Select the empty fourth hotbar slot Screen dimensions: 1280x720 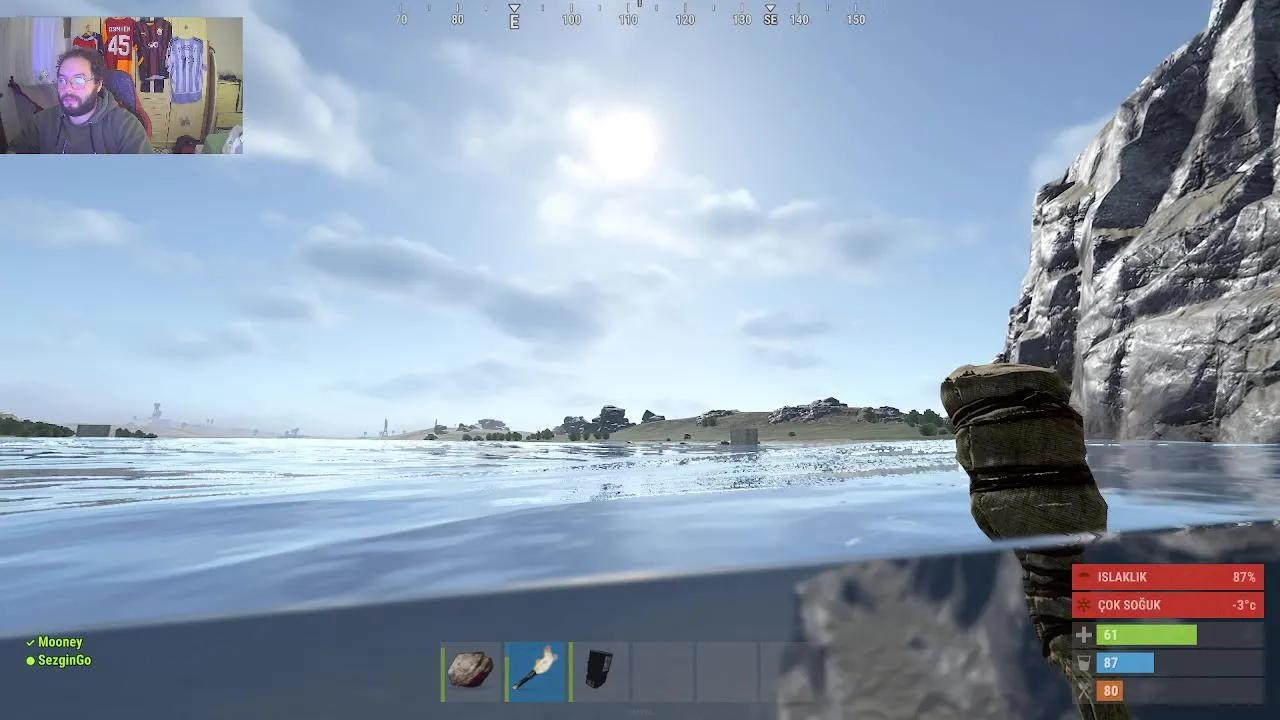[663, 670]
